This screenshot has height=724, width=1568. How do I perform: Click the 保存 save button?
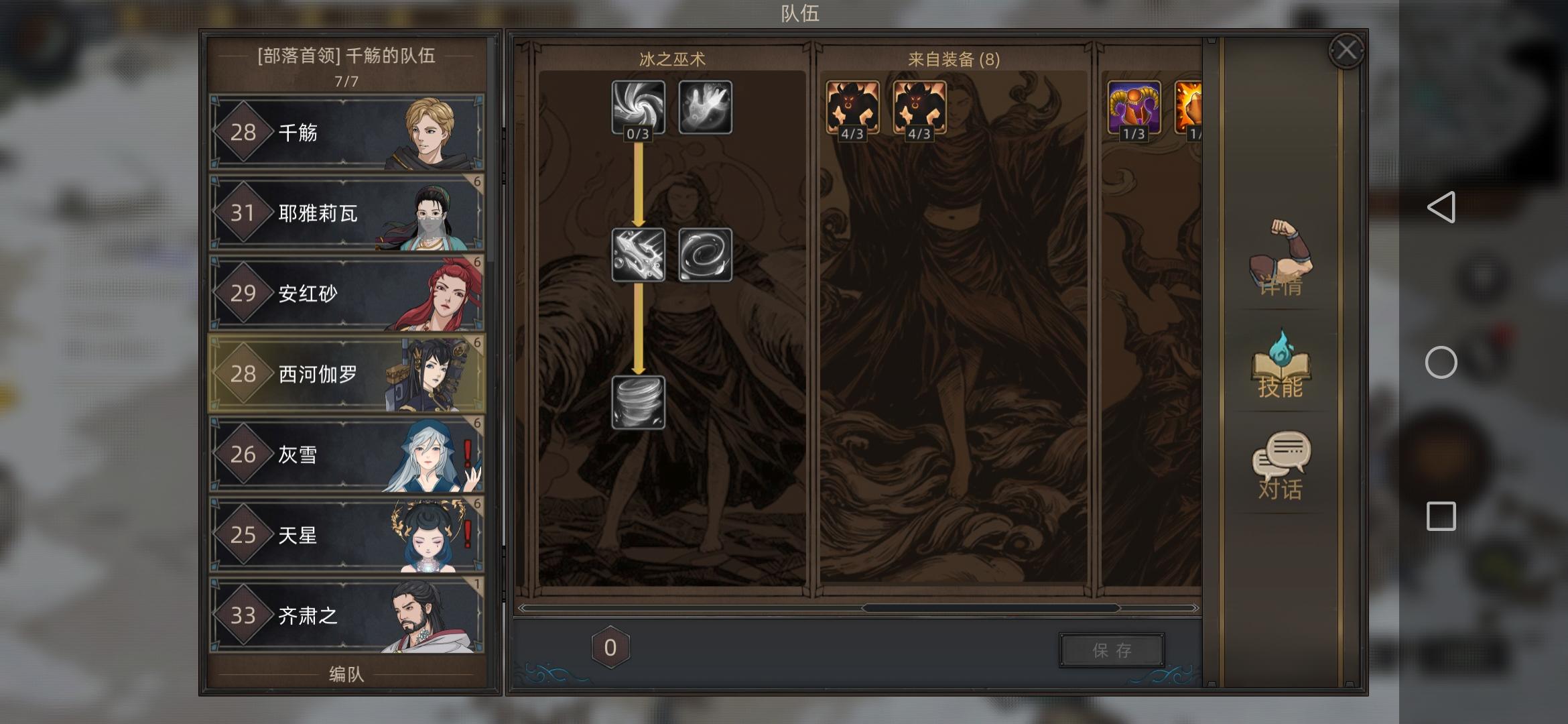pos(1110,649)
